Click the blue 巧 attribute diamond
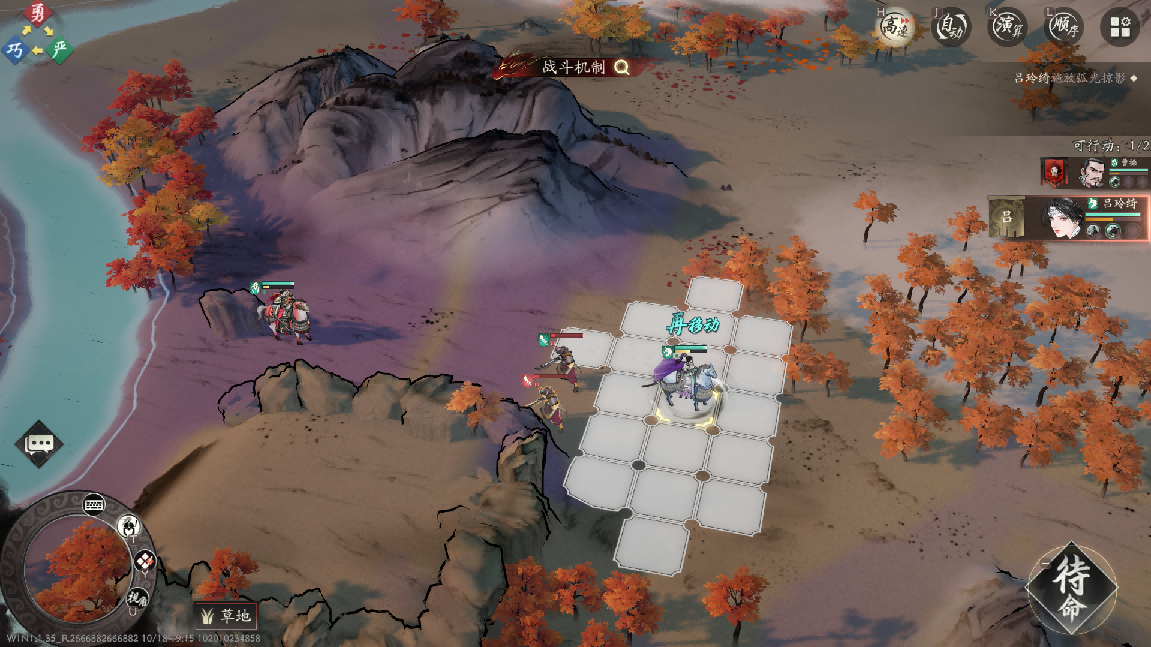 [15, 50]
